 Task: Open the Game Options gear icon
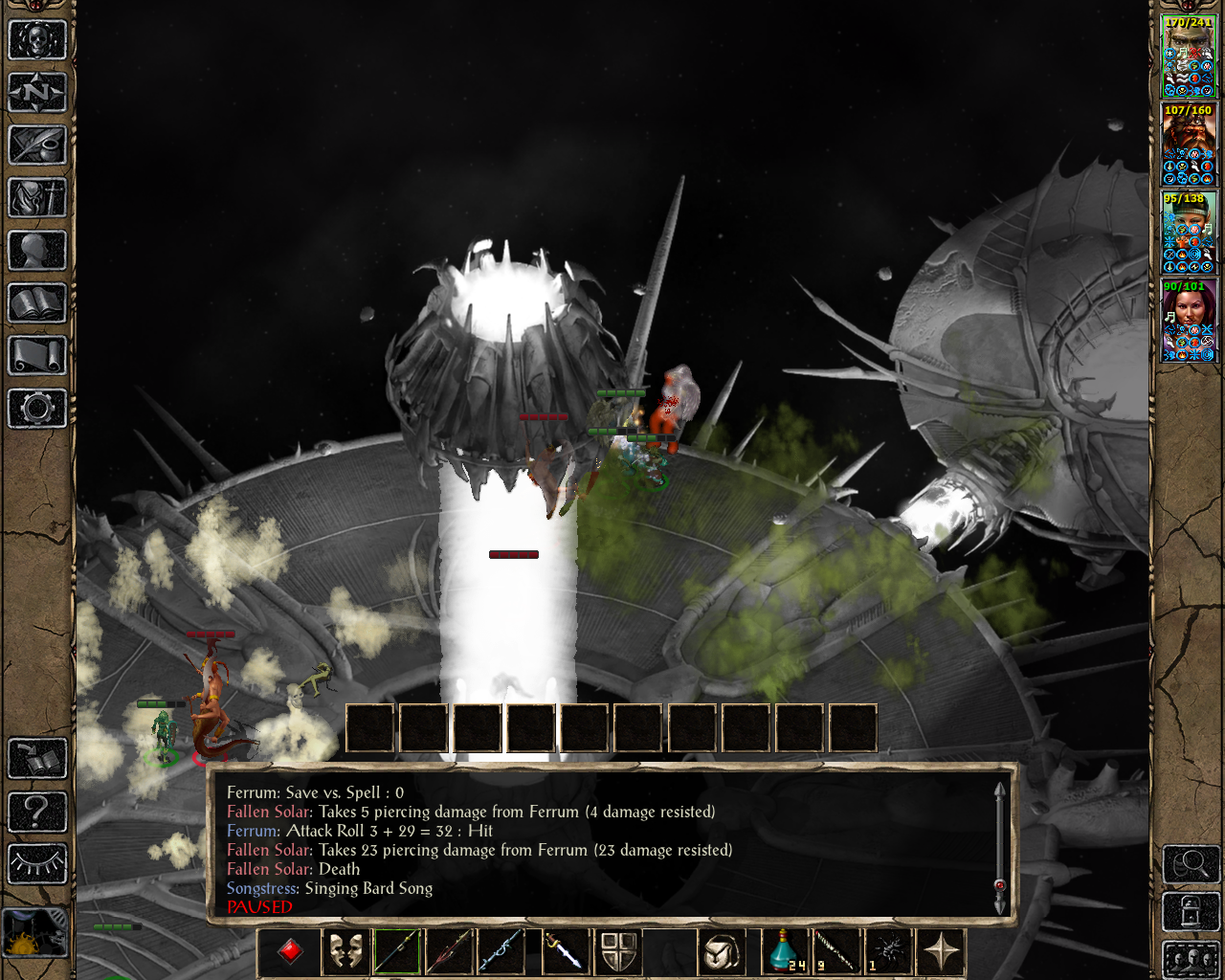[36, 409]
